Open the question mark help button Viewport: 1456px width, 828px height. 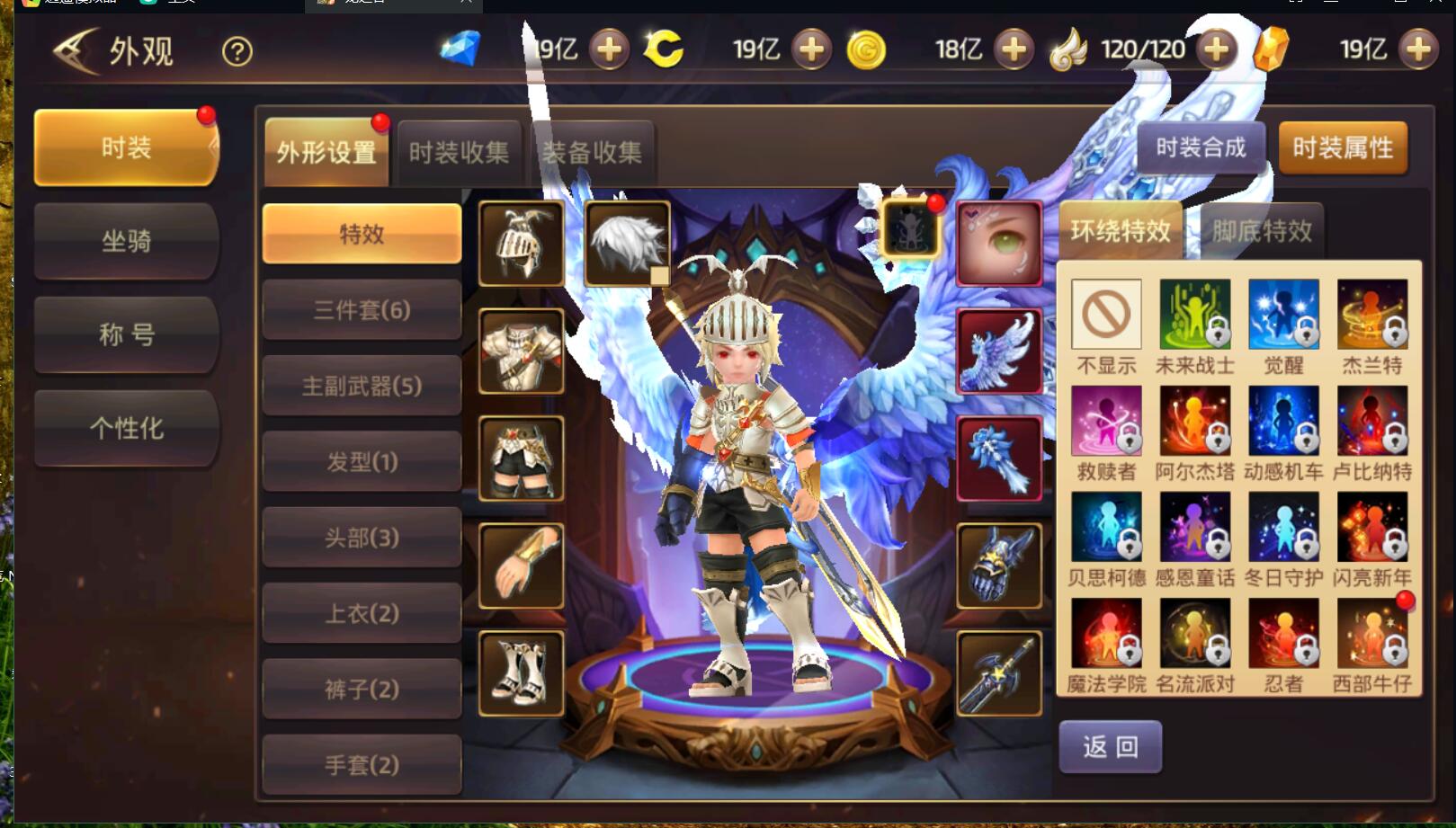point(237,51)
